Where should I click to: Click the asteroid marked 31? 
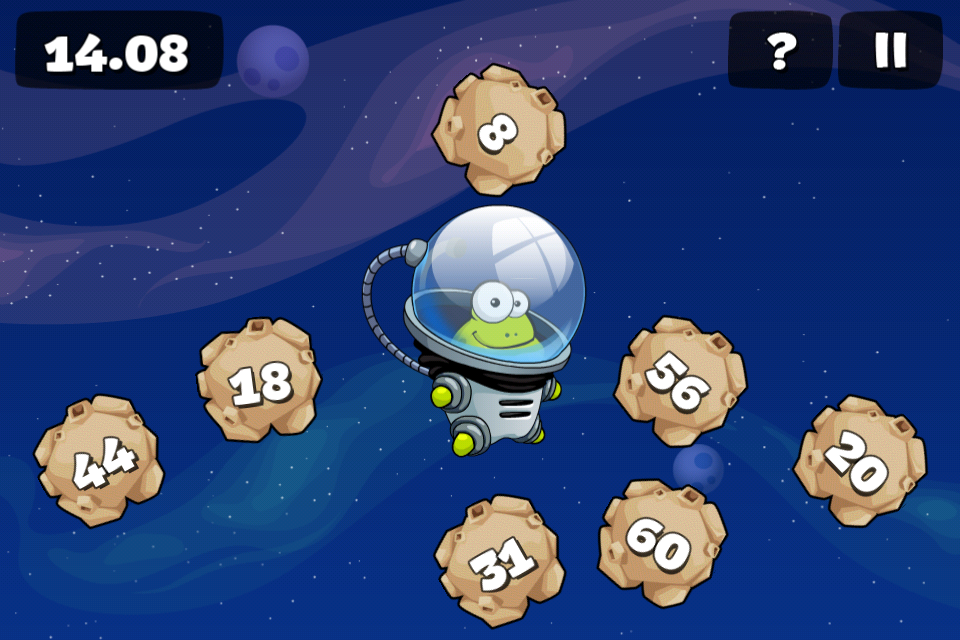click(499, 561)
